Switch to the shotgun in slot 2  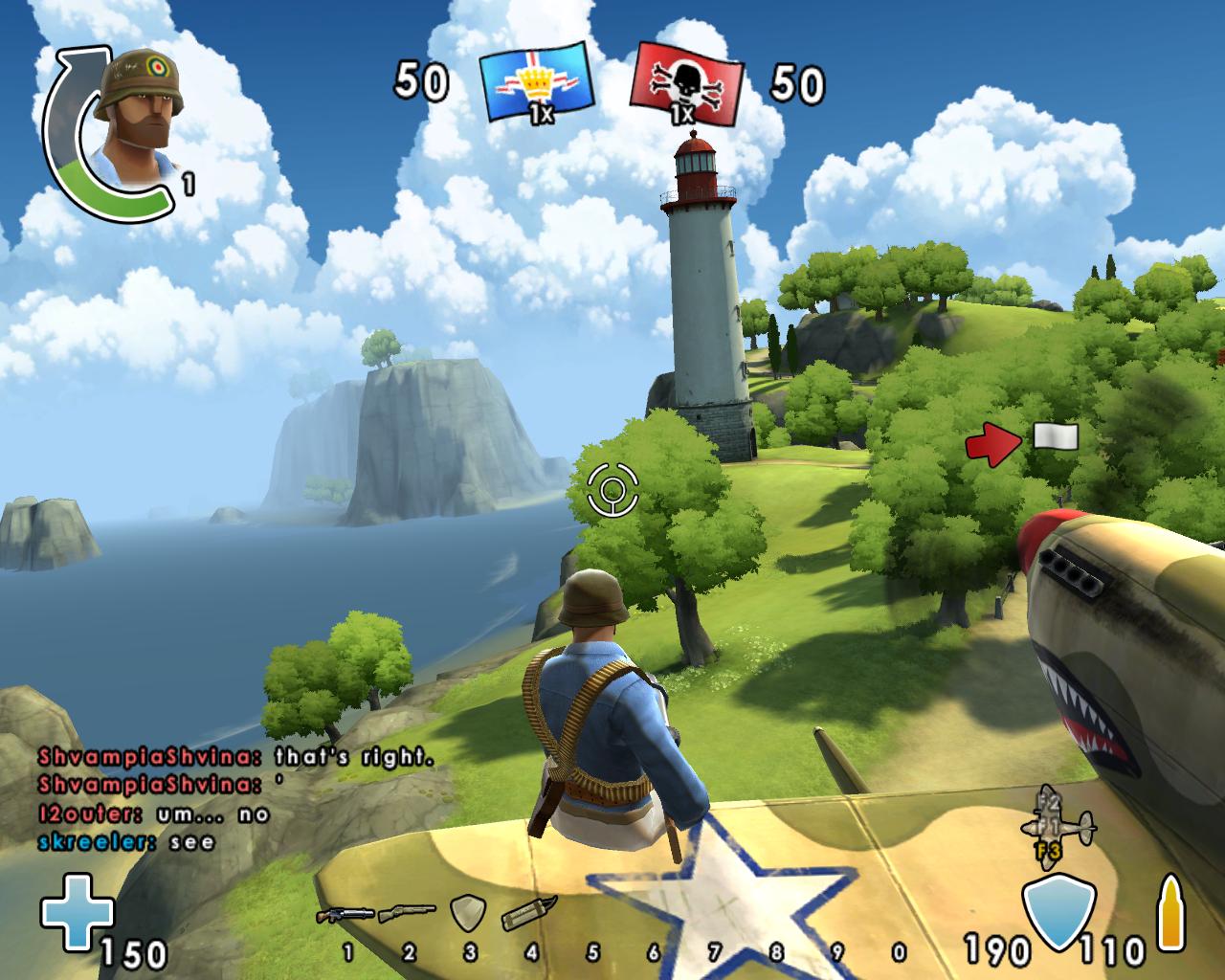[x=407, y=914]
